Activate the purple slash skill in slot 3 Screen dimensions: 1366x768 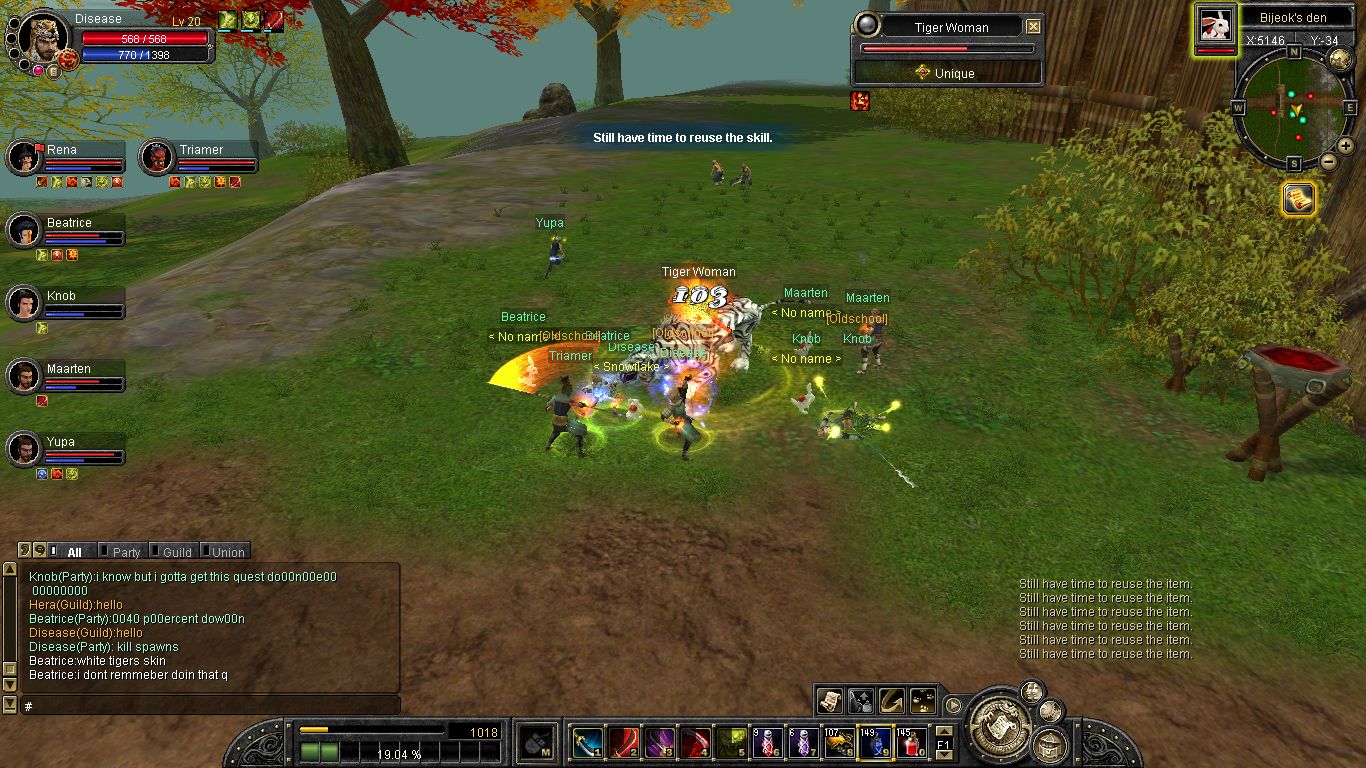pos(658,743)
